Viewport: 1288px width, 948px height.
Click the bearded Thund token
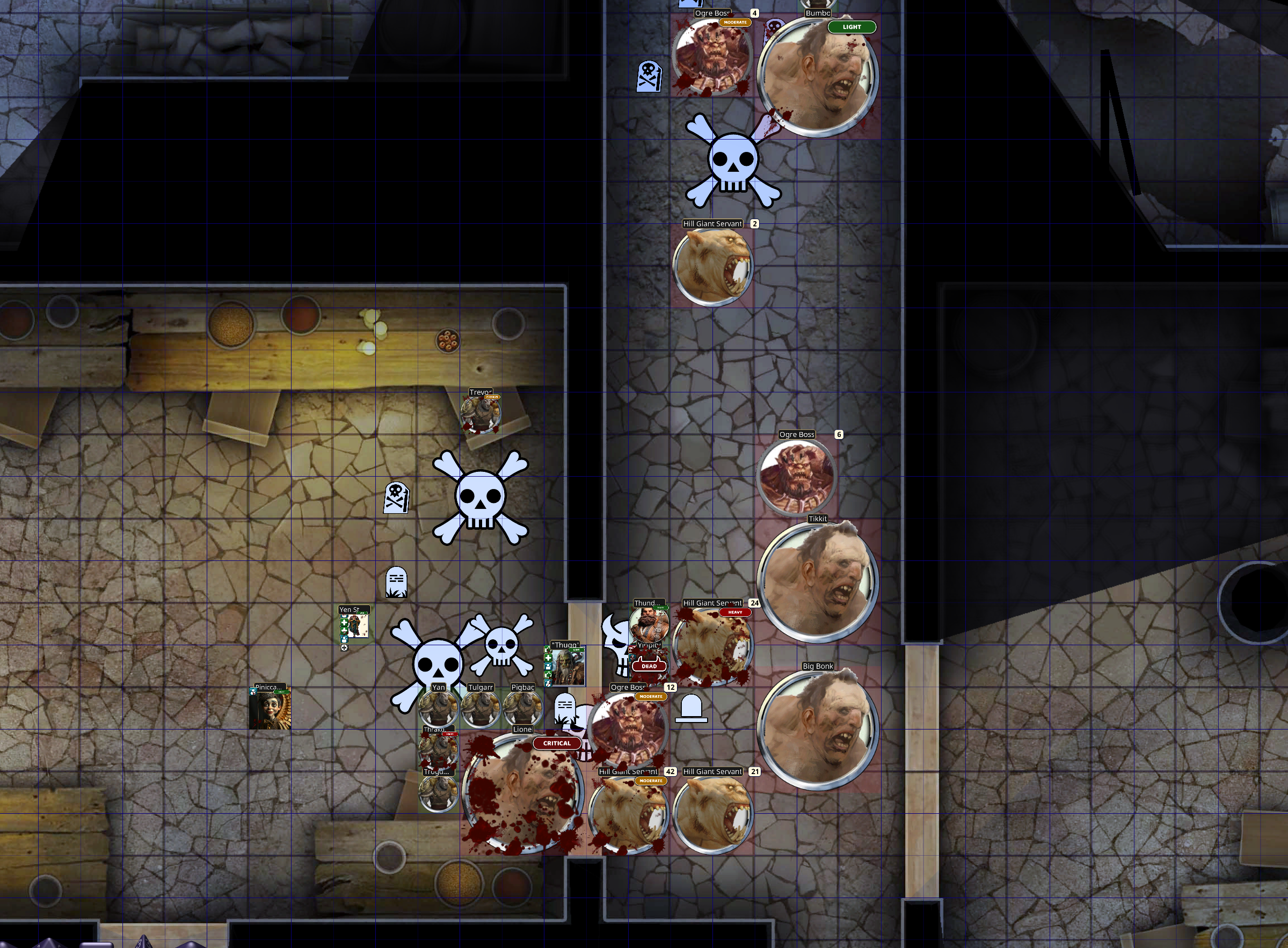(x=649, y=624)
